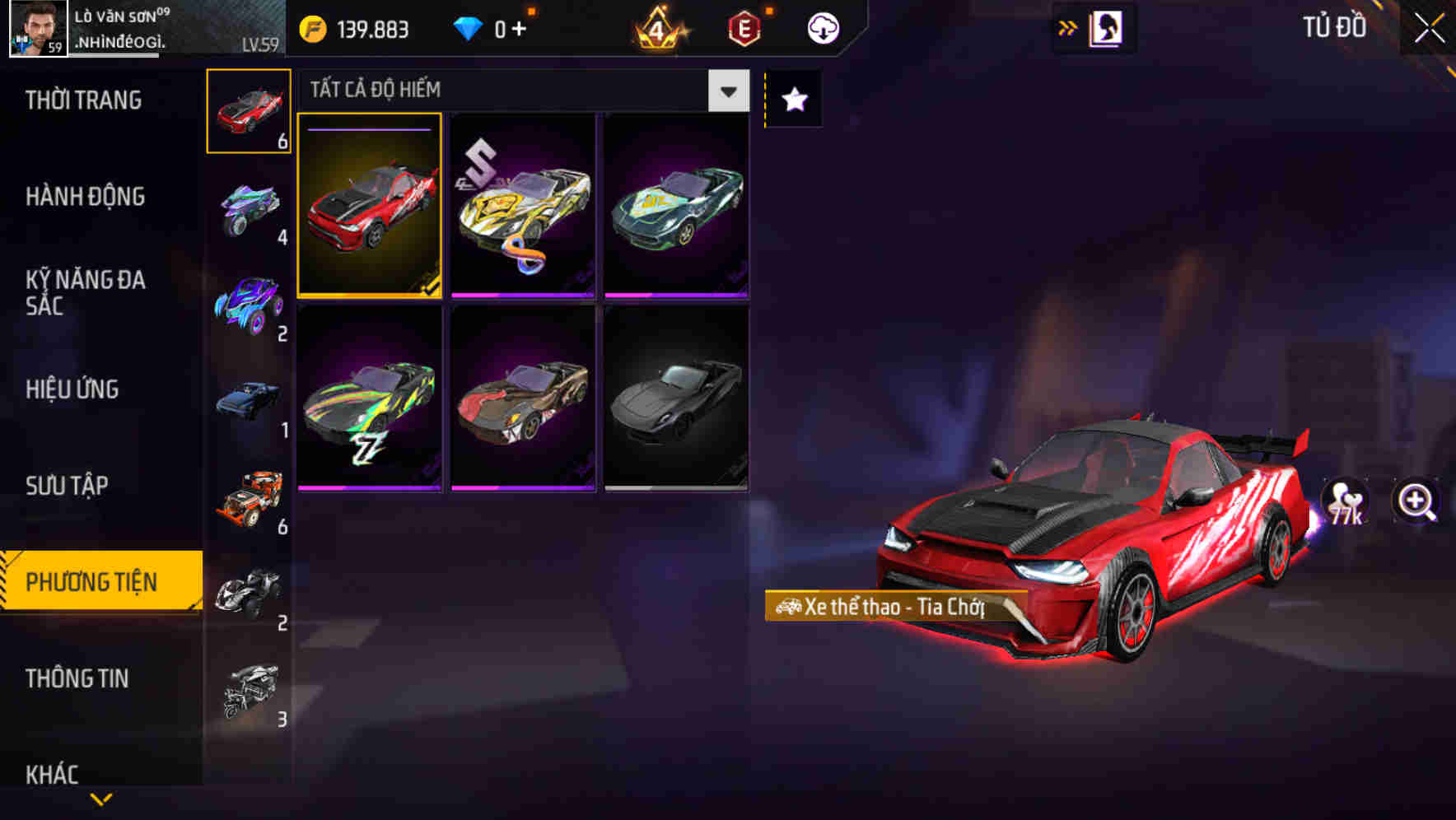Like the vehicle using the 77k button
1456x820 pixels.
click(x=1344, y=501)
